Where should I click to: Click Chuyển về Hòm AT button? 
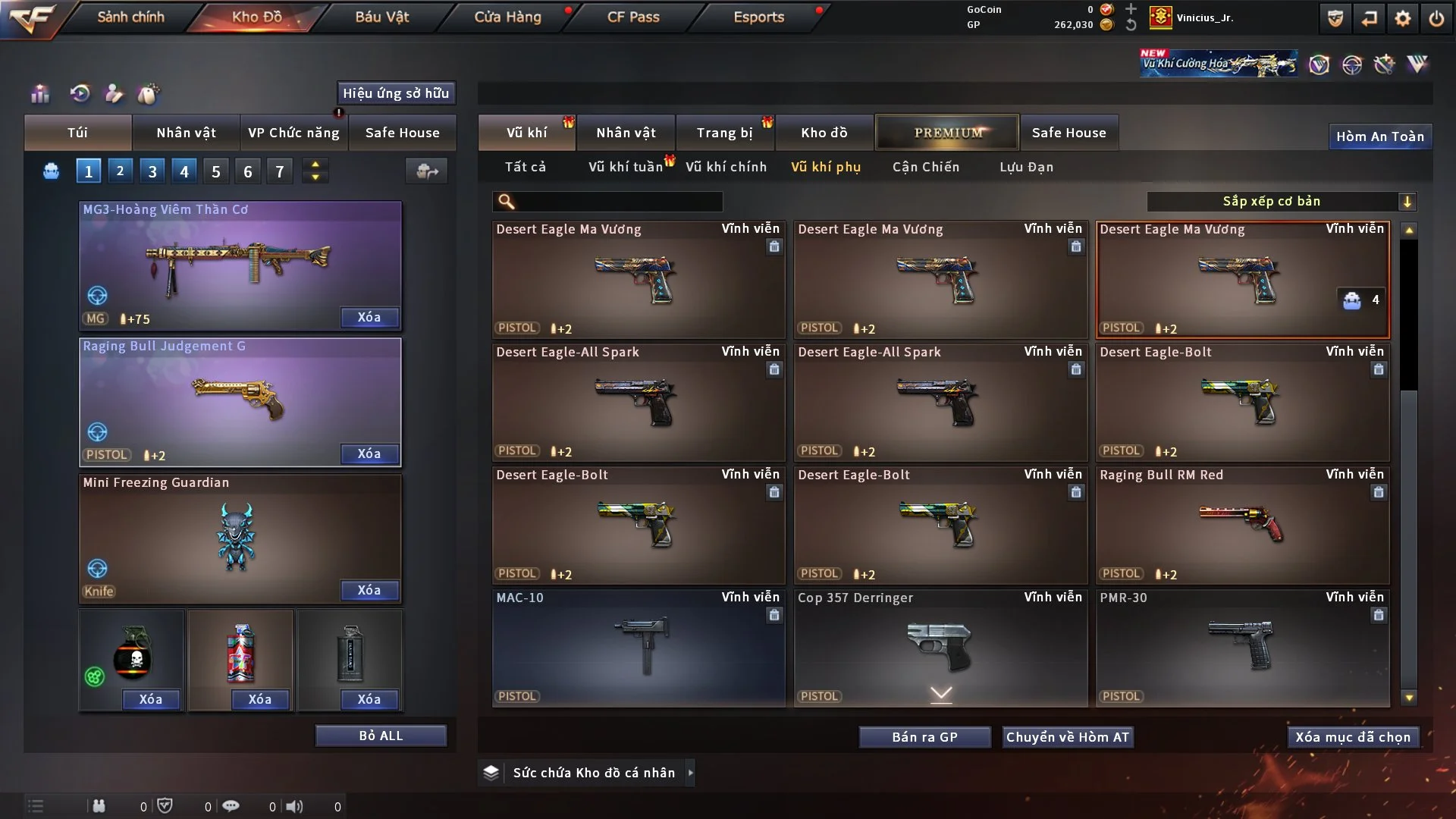point(1067,737)
